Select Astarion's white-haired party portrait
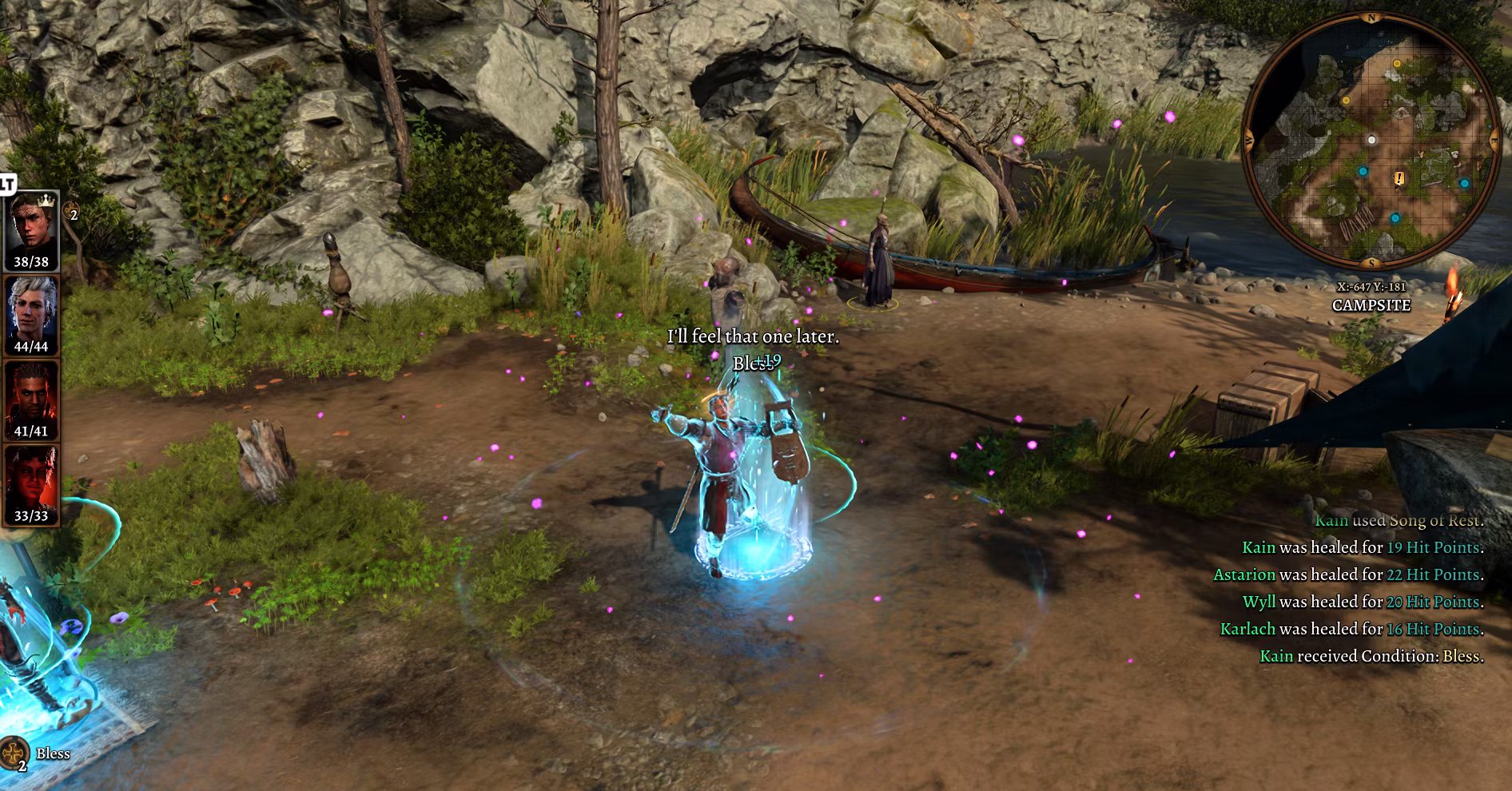The image size is (1512, 791). (32, 310)
